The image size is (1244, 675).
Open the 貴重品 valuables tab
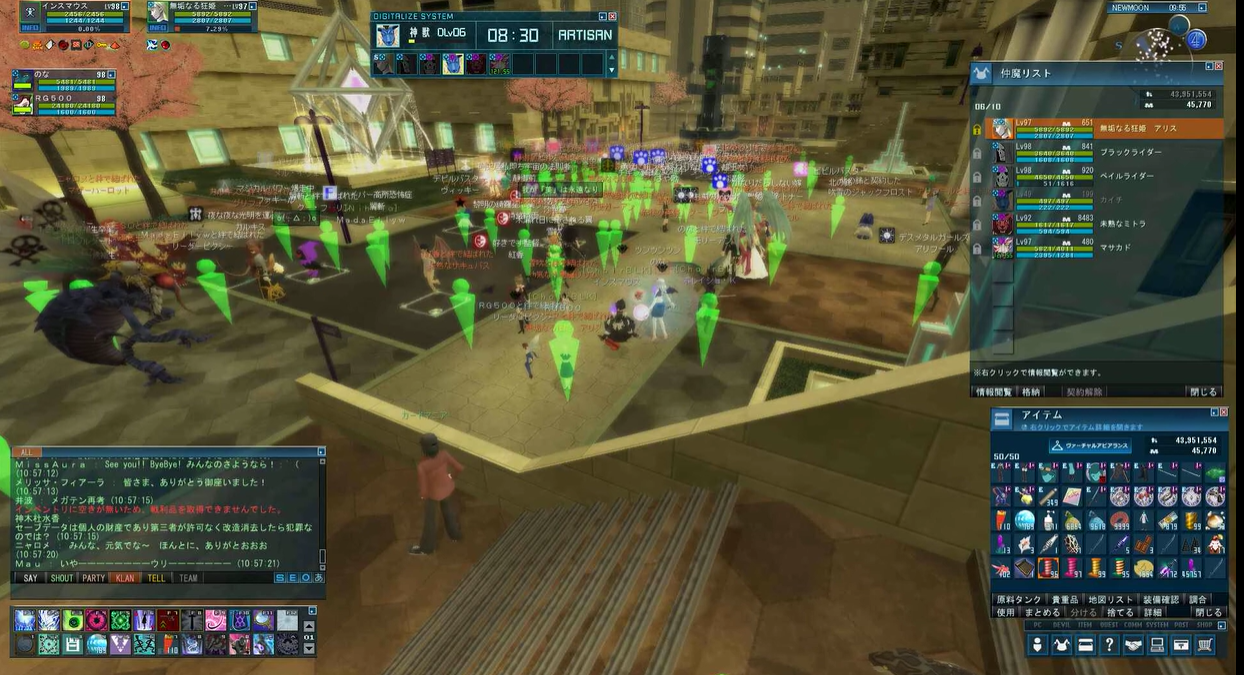coord(1063,599)
